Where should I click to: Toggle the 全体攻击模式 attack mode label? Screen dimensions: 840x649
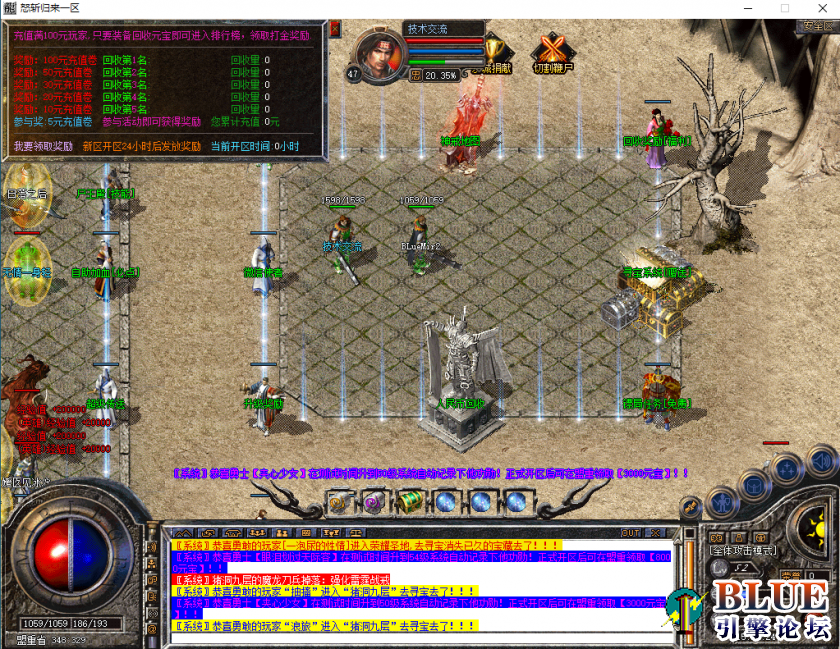(741, 551)
